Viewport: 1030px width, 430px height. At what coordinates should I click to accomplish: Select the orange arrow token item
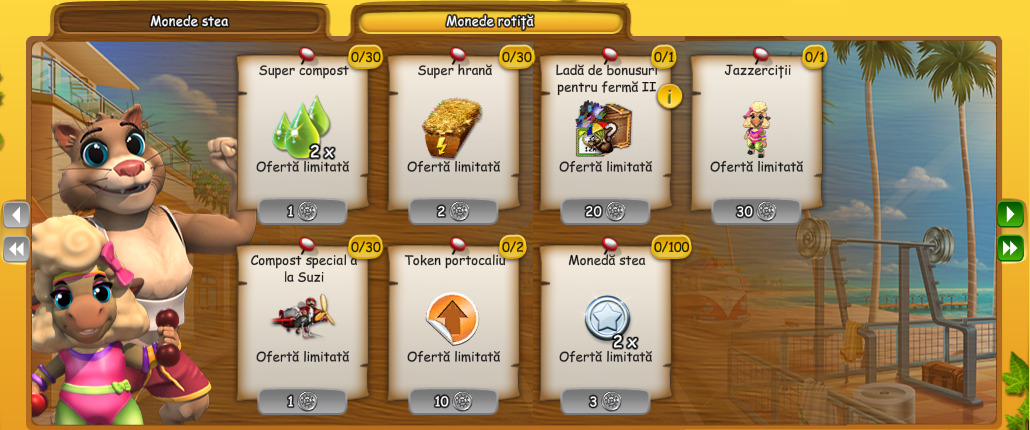tap(452, 317)
